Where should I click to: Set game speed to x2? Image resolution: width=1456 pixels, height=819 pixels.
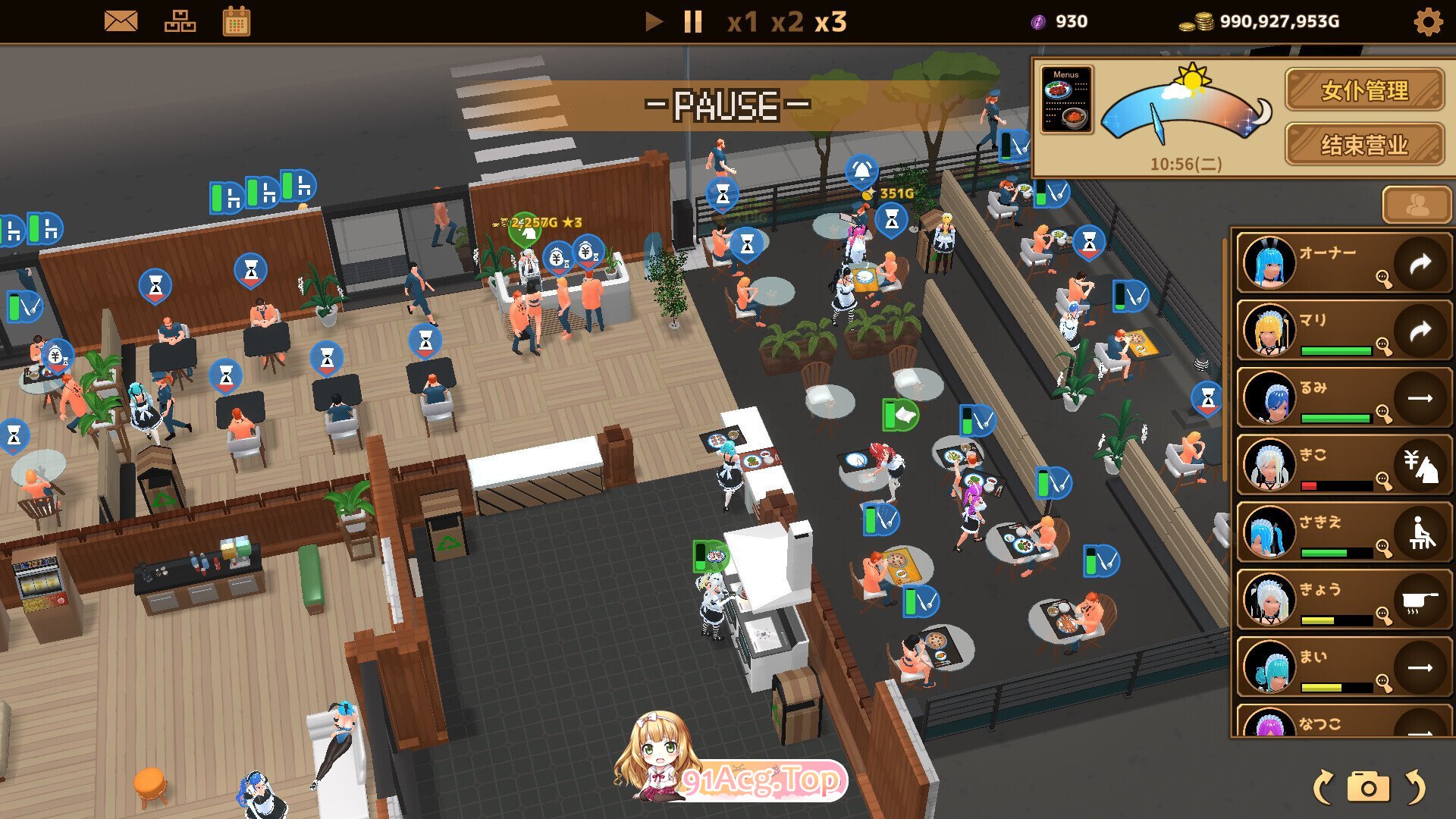coord(787,22)
